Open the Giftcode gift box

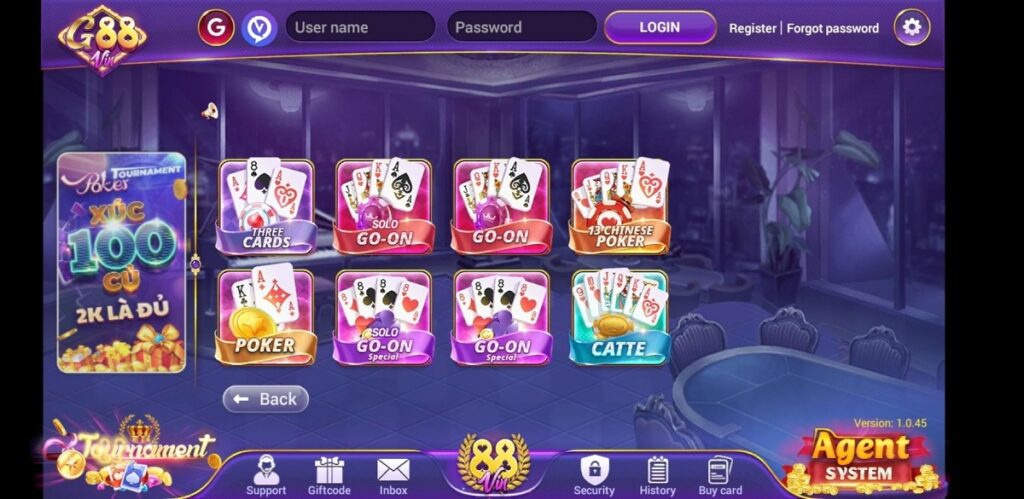329,474
